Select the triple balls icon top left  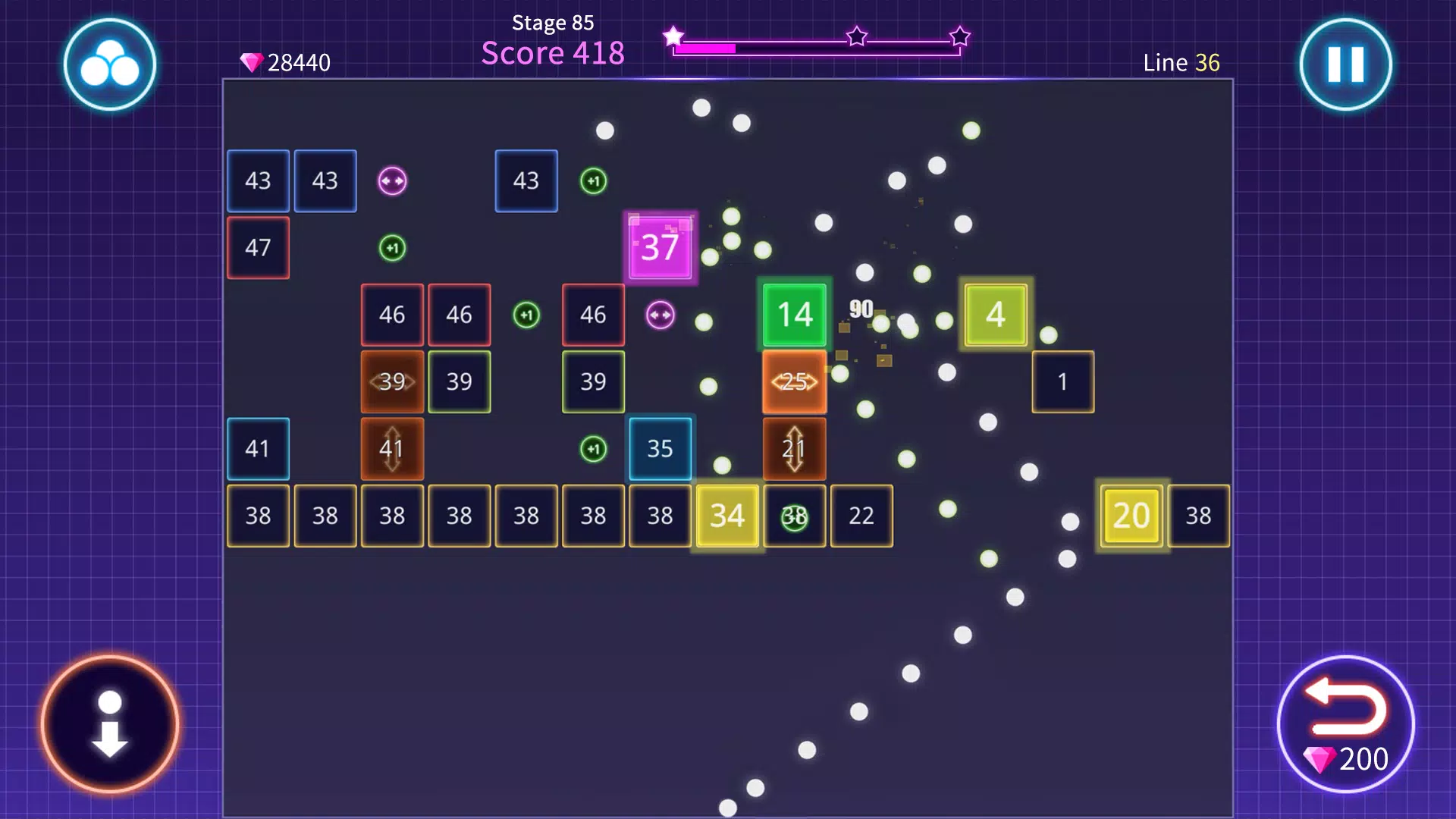[110, 64]
